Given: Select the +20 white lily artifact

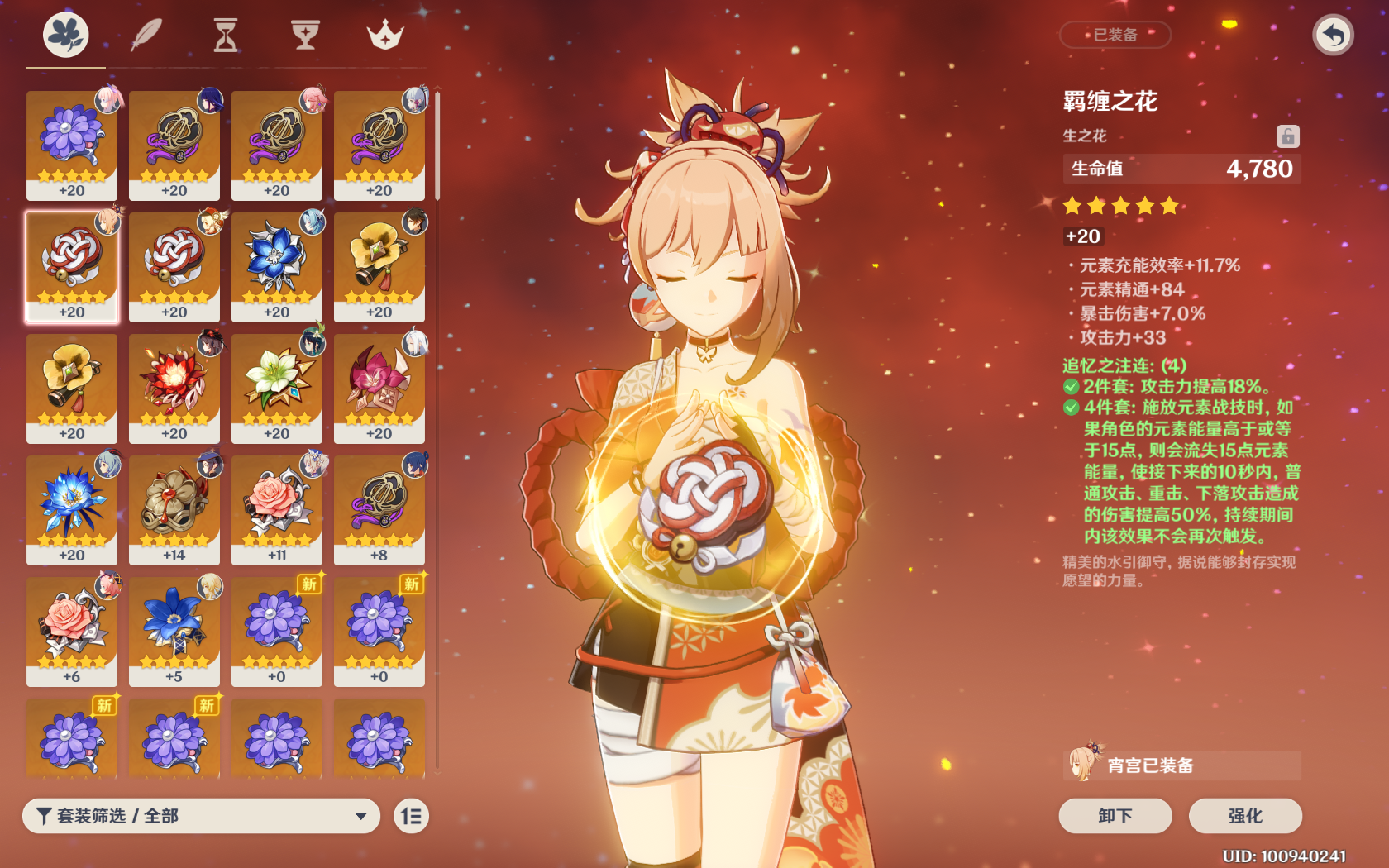Looking at the screenshot, I should coord(277,388).
